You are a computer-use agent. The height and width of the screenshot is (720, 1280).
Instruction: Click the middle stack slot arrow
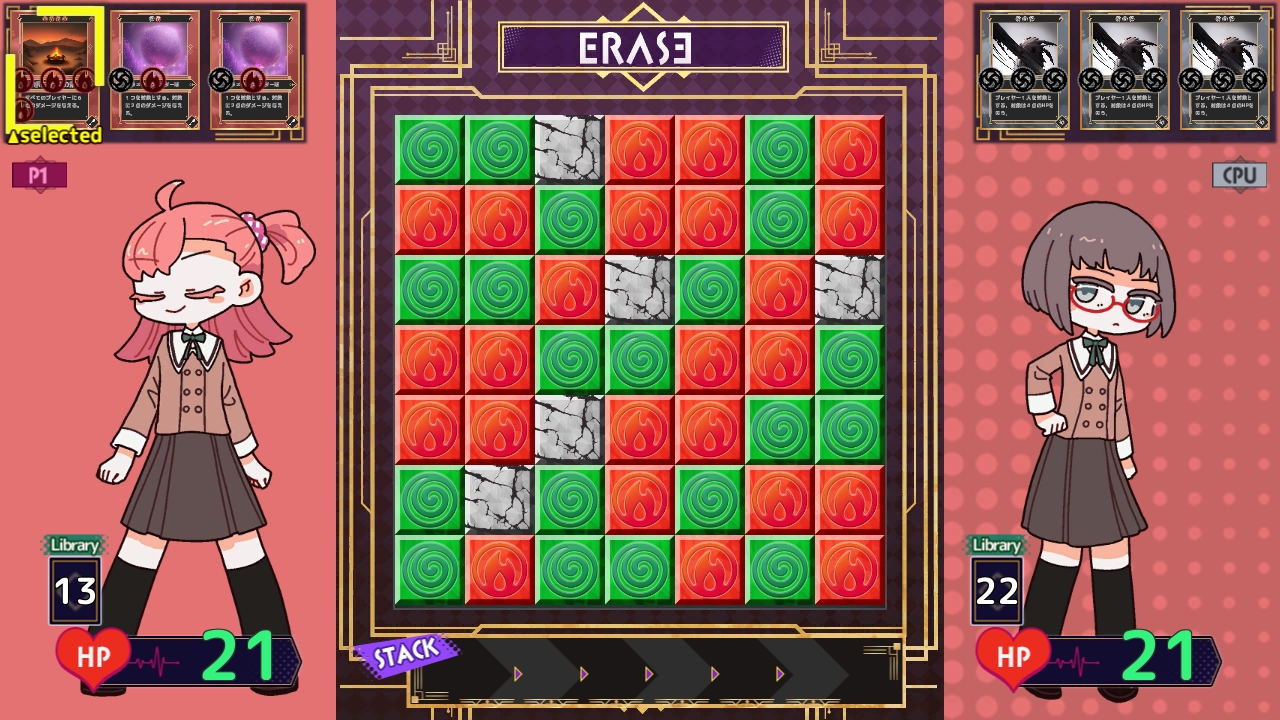(648, 674)
